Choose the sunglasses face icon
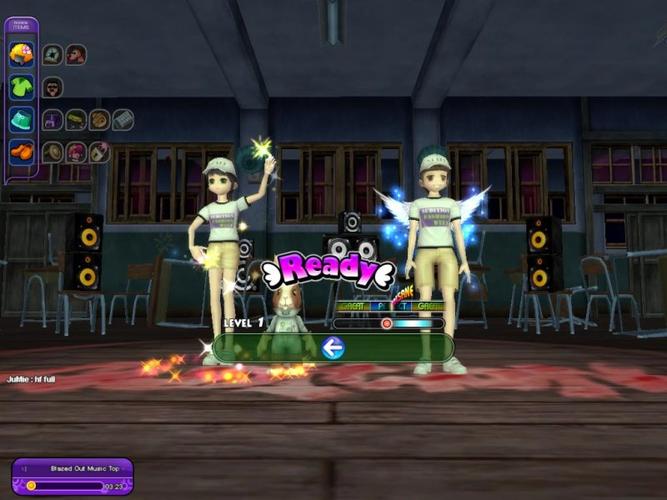667x500 pixels. pyautogui.click(x=53, y=87)
